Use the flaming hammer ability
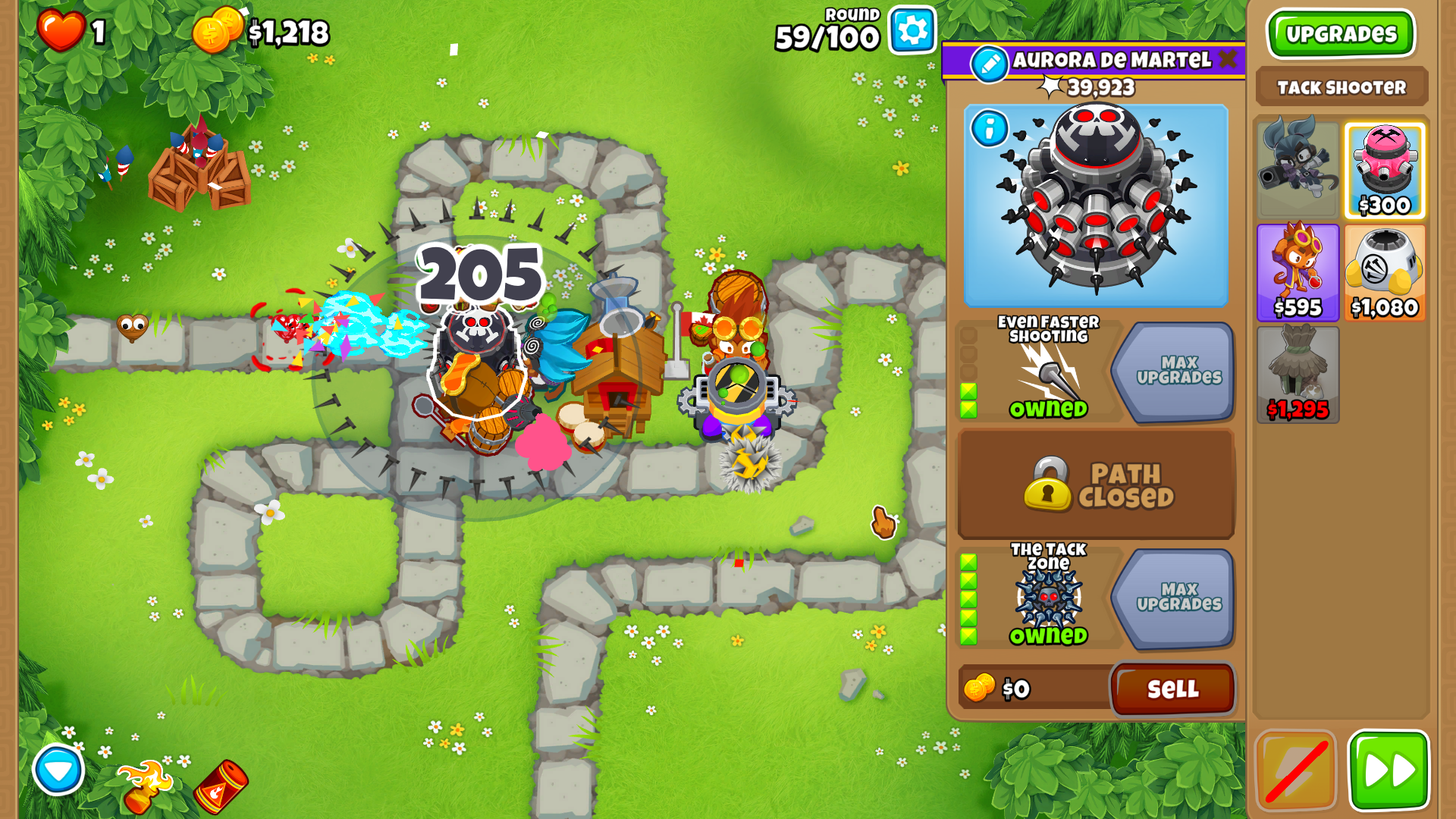The image size is (1456, 819). (144, 785)
